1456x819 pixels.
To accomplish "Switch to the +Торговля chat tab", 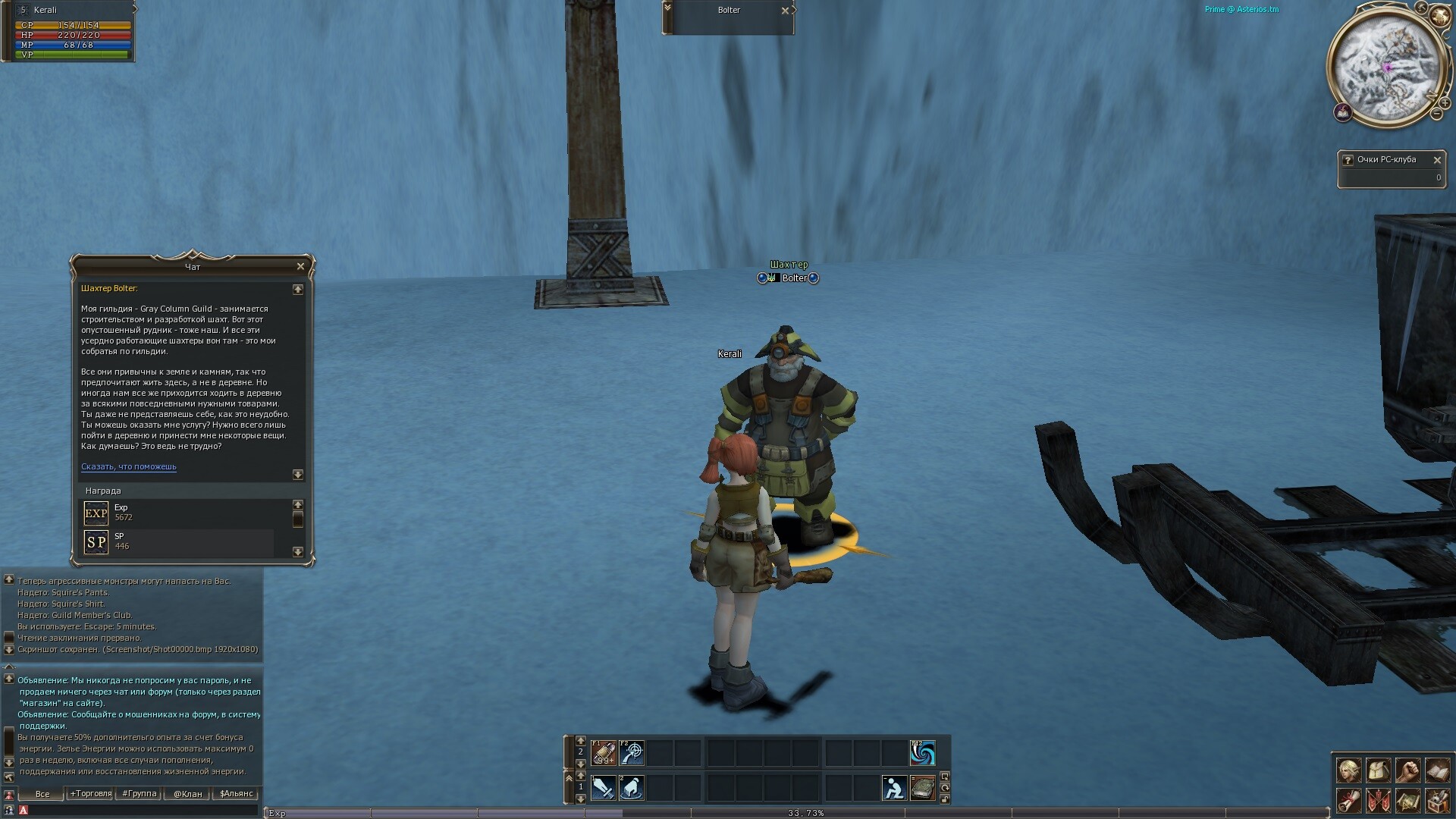I will [x=90, y=794].
